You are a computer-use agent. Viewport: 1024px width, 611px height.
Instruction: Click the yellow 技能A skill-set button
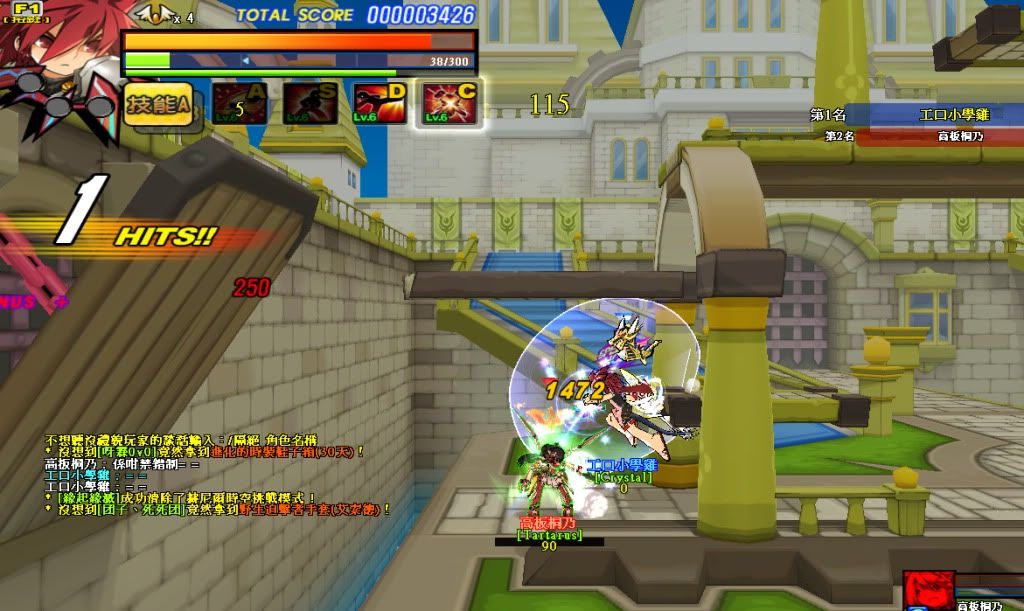point(158,105)
